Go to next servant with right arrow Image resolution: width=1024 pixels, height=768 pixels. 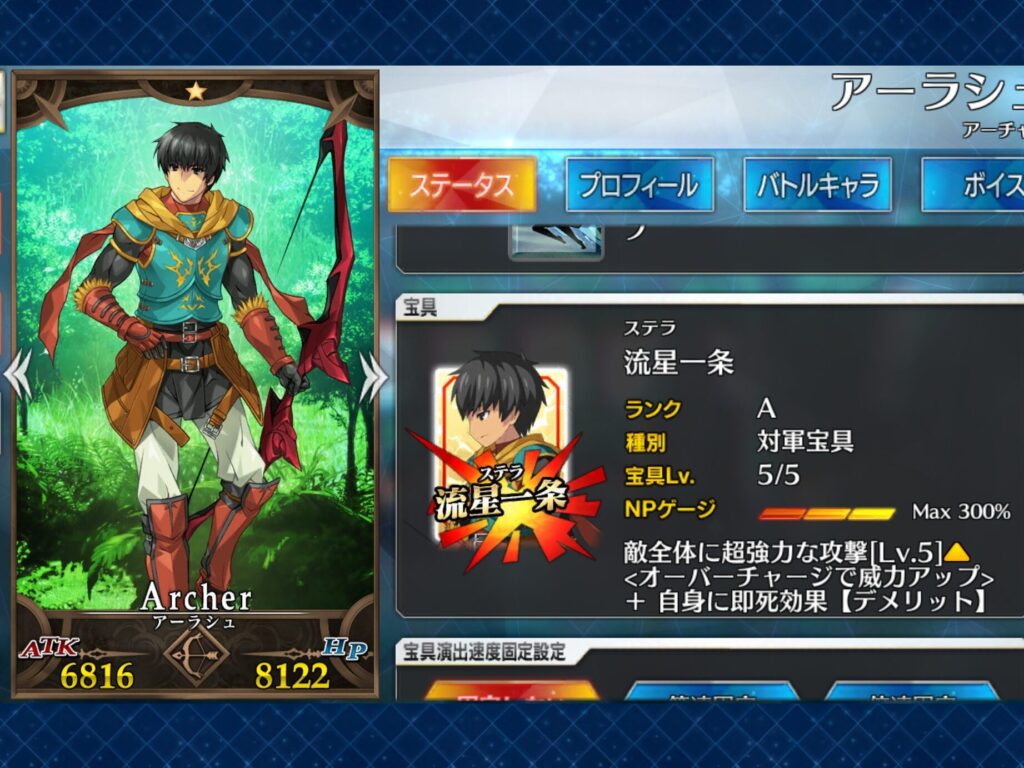coord(372,373)
